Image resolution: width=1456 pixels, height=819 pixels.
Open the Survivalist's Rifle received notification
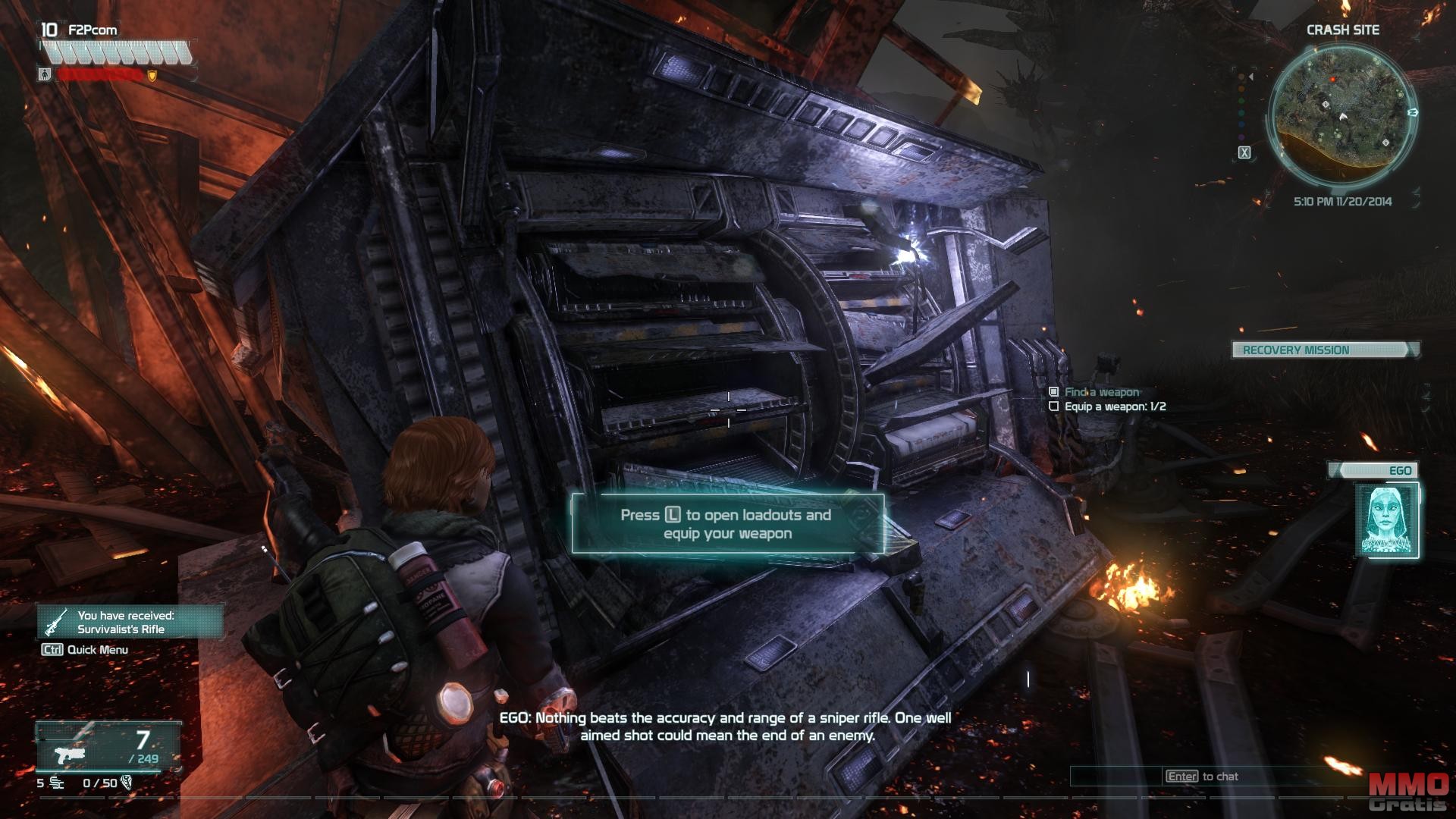130,622
